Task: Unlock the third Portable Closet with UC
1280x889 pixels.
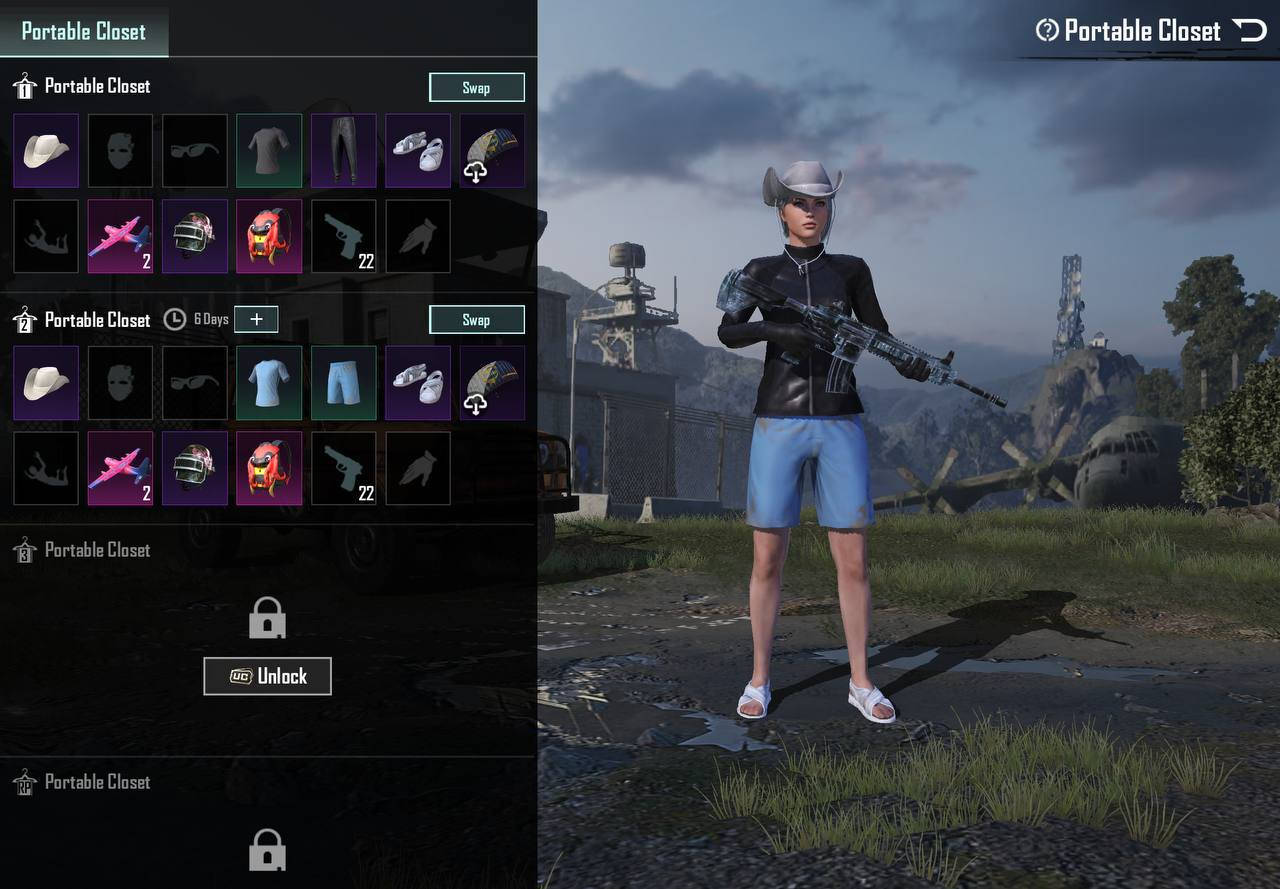Action: tap(267, 676)
